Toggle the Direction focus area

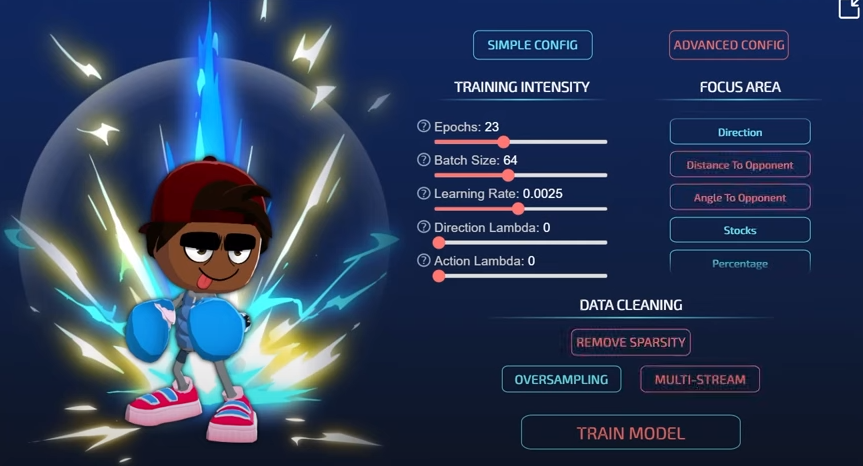tap(740, 132)
